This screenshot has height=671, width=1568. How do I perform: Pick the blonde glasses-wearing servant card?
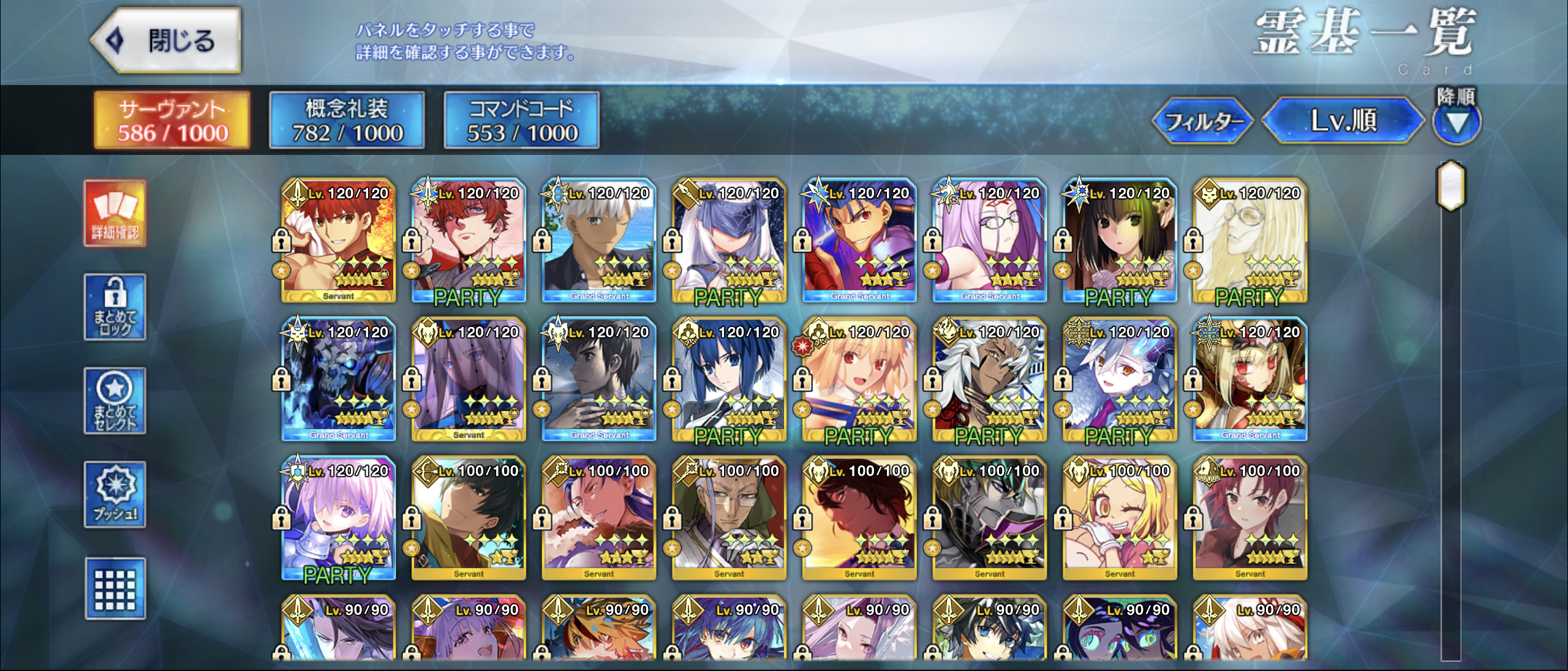1250,241
